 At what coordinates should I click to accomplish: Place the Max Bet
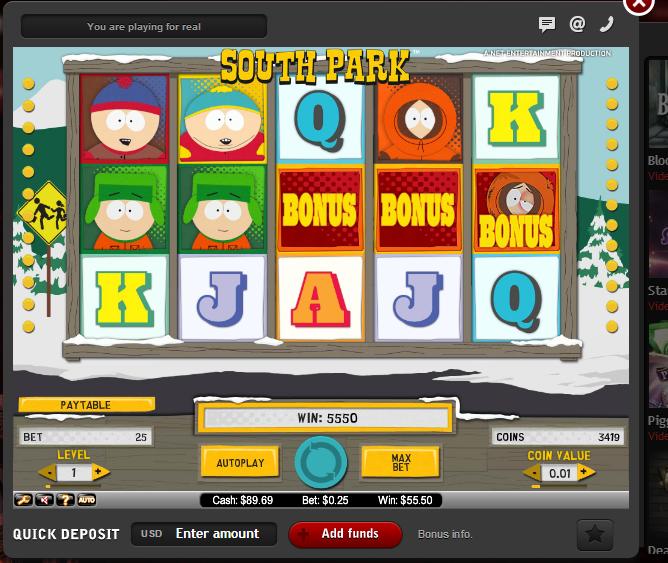click(x=401, y=462)
